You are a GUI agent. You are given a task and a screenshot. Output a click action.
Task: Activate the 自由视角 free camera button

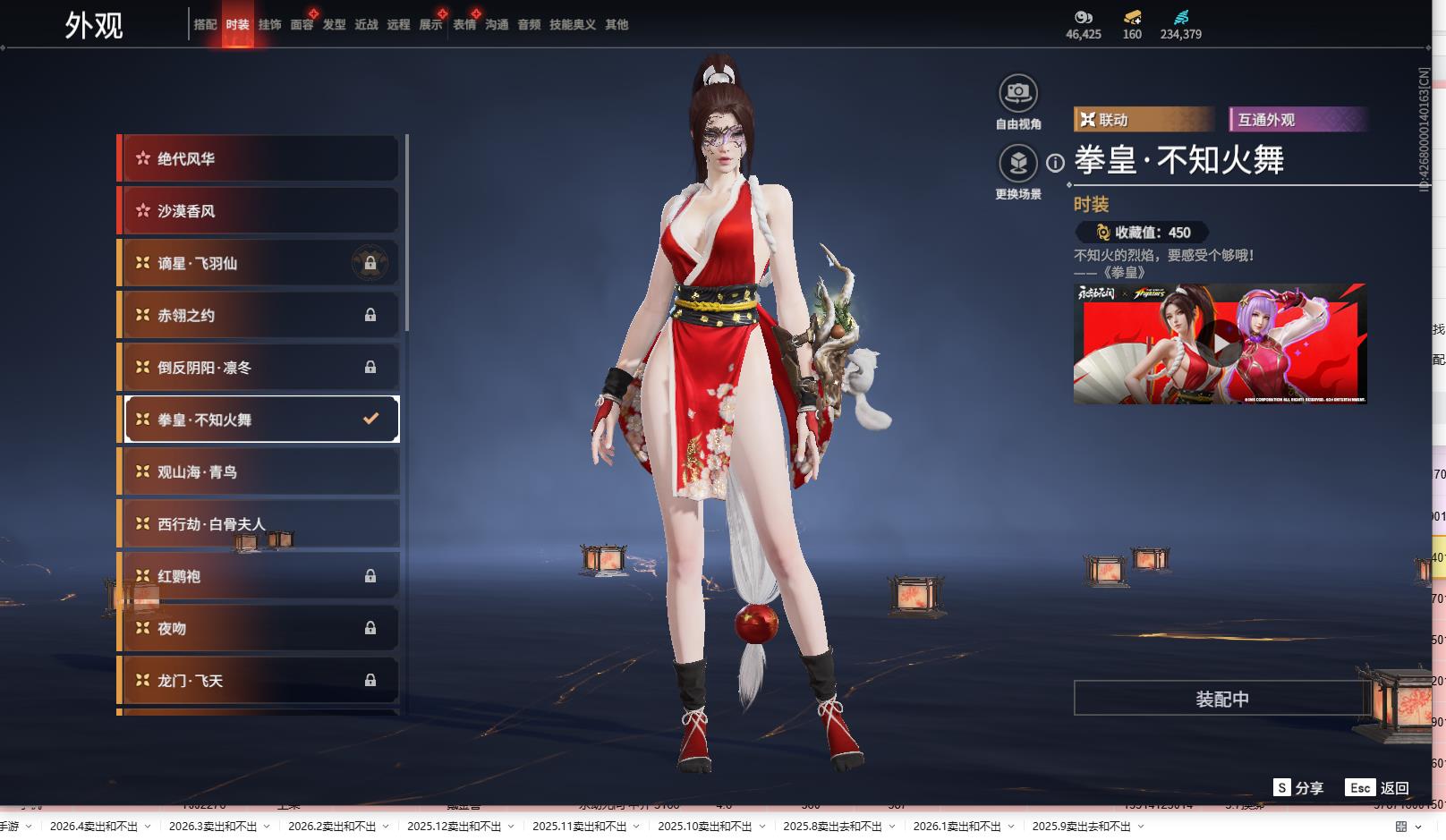click(1017, 93)
